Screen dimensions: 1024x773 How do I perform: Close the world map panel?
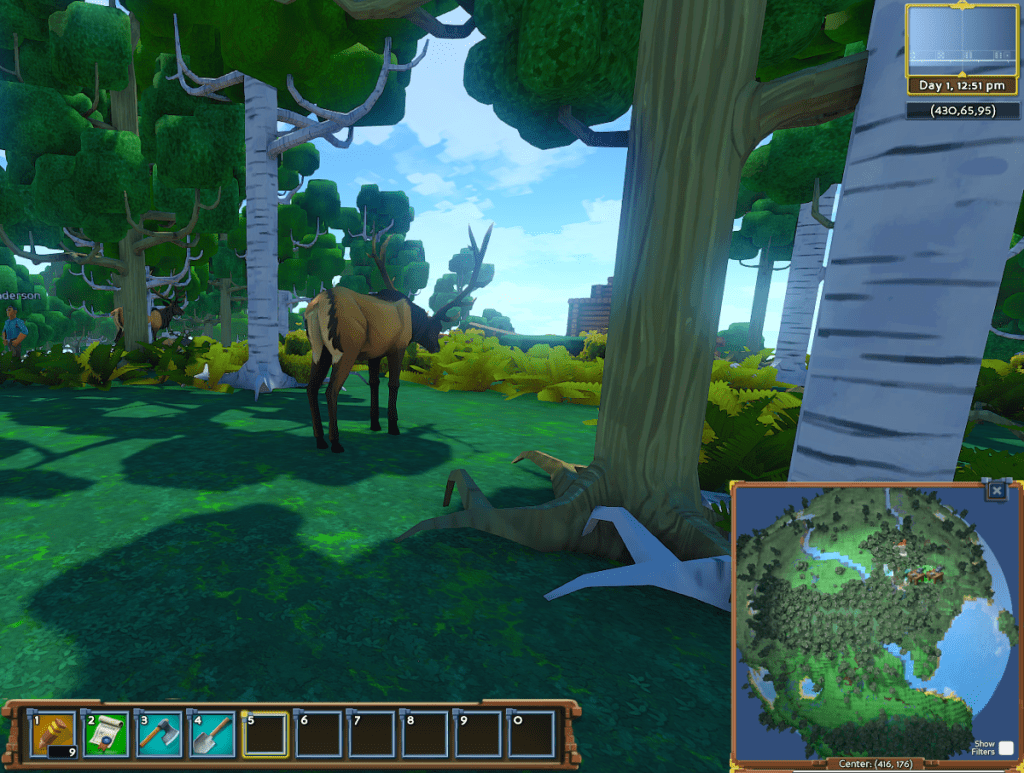996,491
